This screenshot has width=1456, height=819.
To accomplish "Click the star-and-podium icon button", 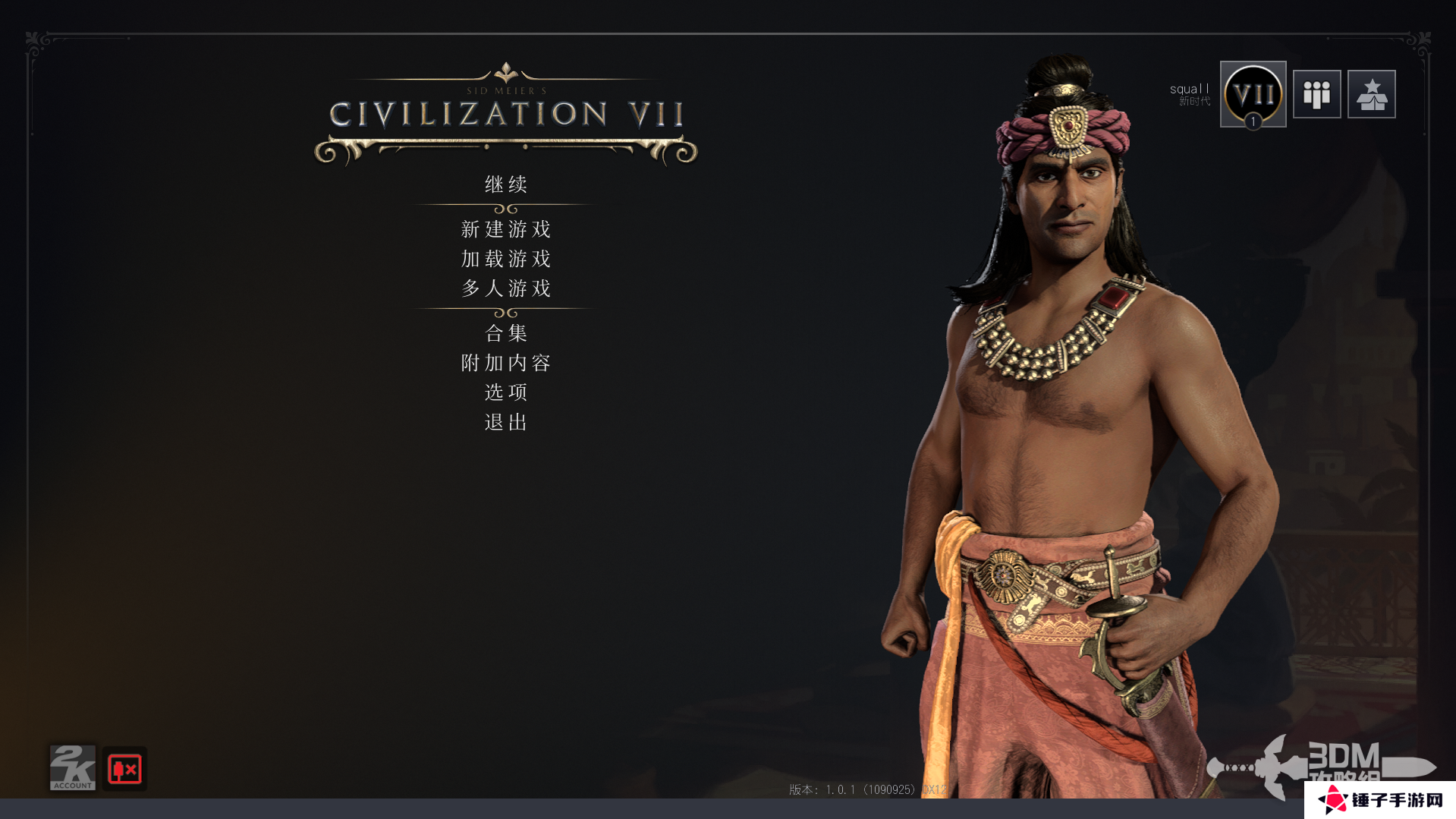I will click(1371, 94).
